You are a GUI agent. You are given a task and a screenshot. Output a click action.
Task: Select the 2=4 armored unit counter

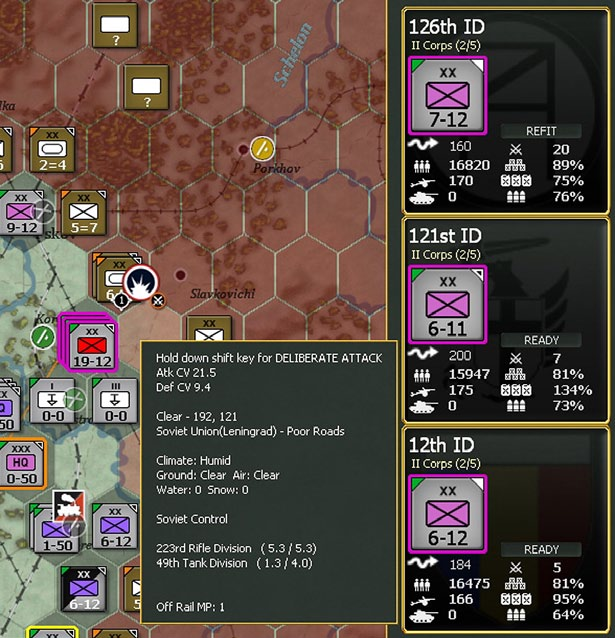tap(49, 150)
